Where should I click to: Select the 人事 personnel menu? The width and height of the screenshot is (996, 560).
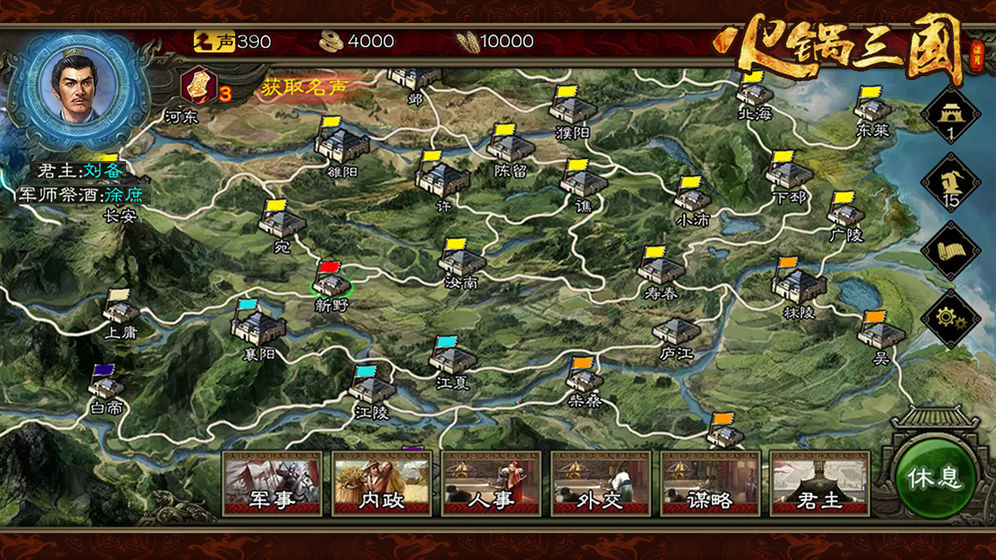[491, 482]
